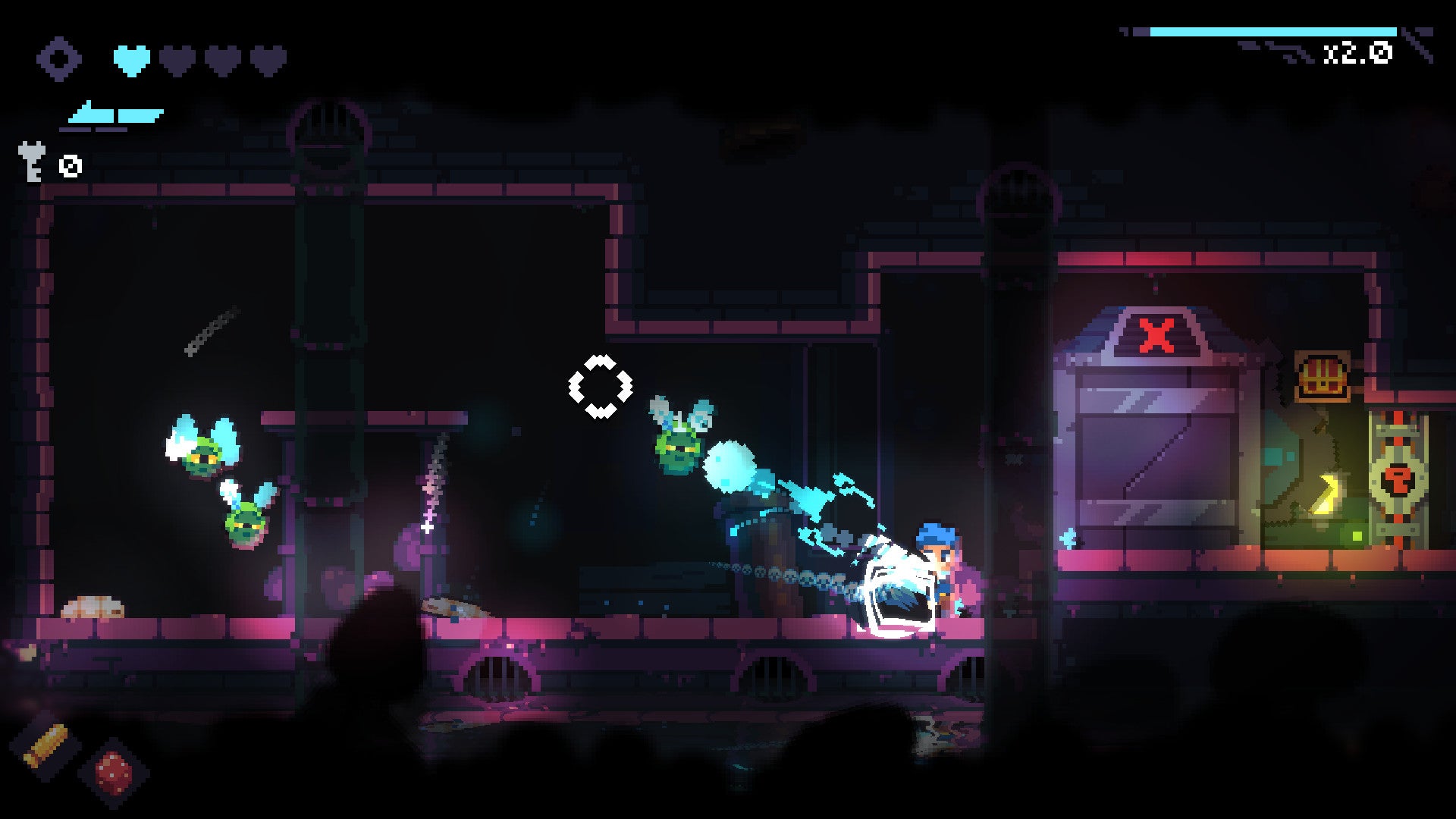Screen dimensions: 1456x819
Task: Click the cyan dodge-roll charge icon
Action: point(114,114)
